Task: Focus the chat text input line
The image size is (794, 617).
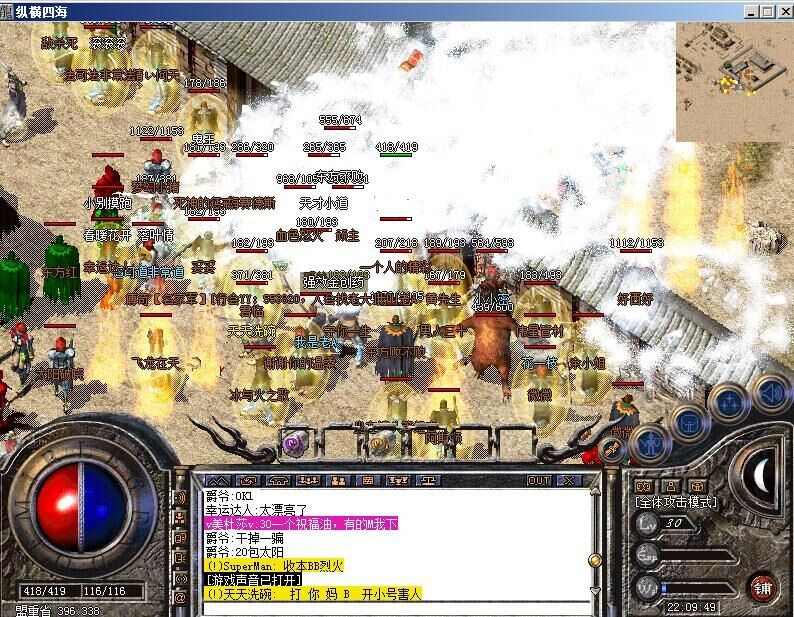Action: [390, 607]
